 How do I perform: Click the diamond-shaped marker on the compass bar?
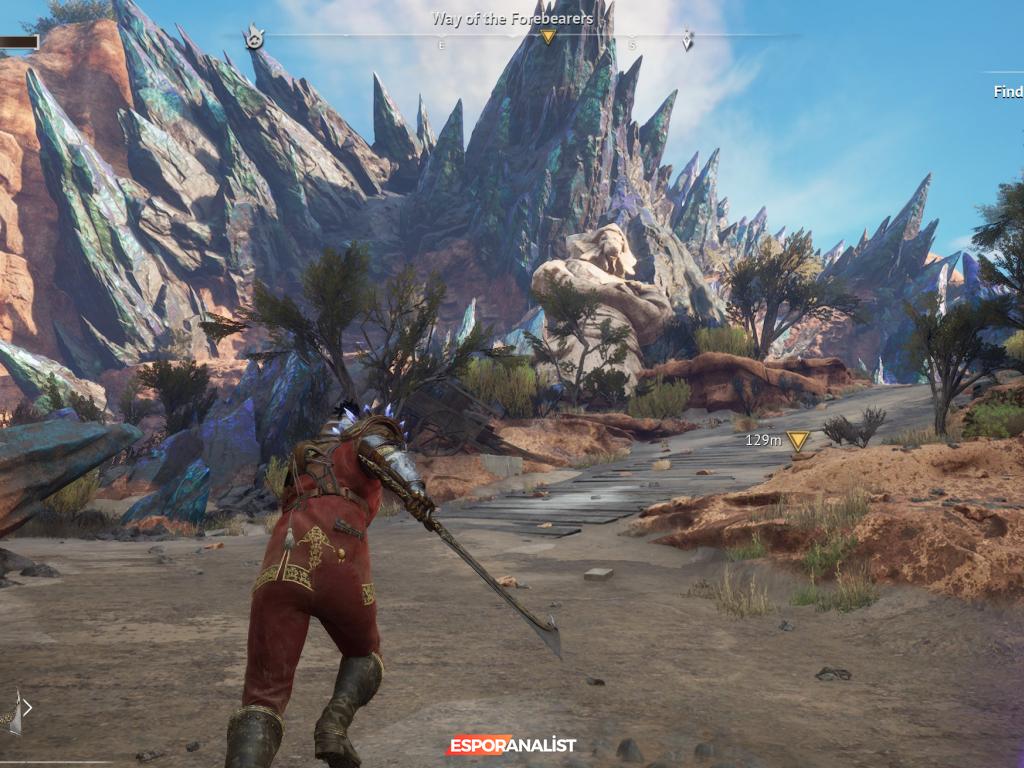pyautogui.click(x=687, y=40)
